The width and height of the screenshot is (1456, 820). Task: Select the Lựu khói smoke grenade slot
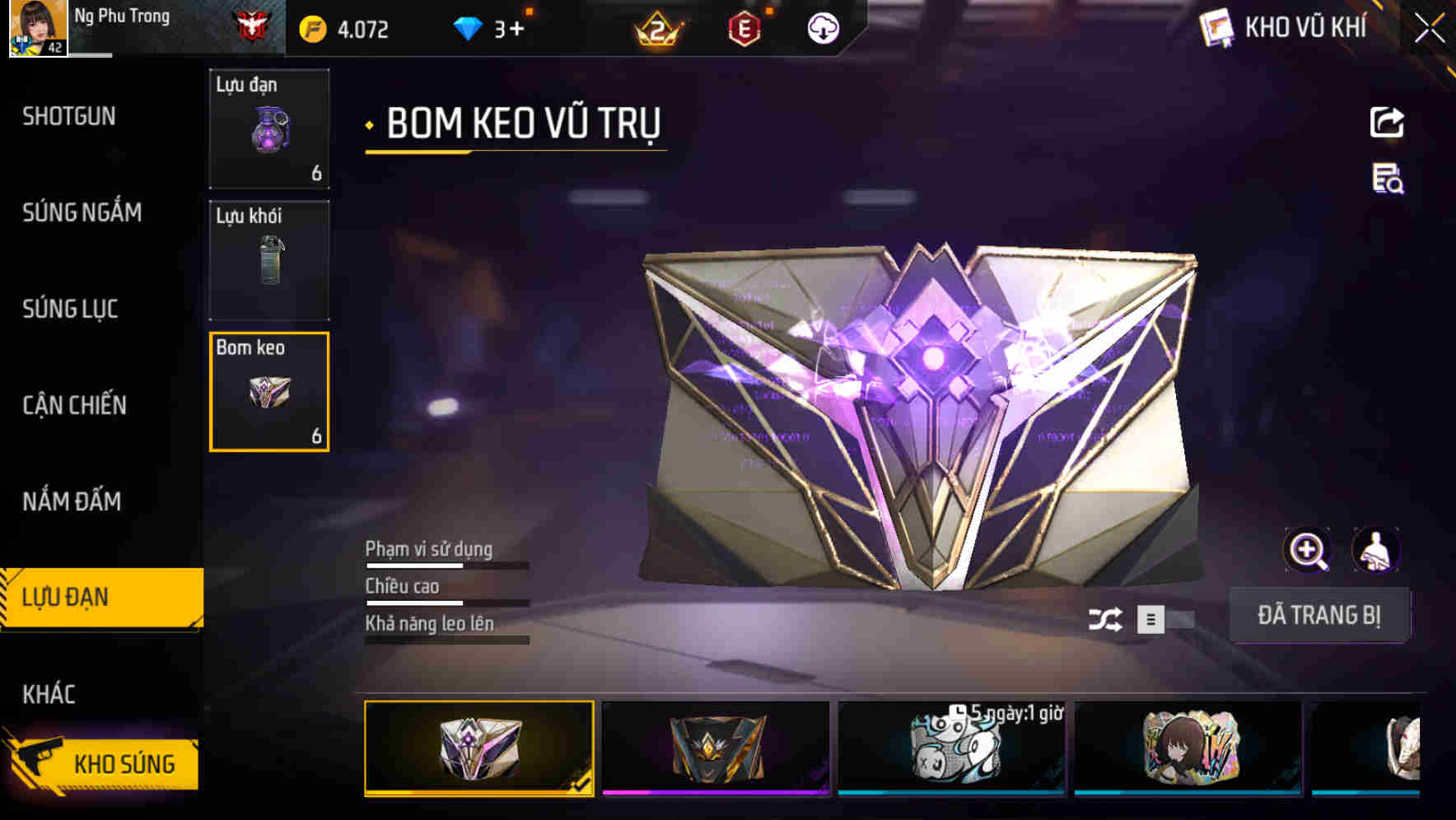[x=269, y=259]
